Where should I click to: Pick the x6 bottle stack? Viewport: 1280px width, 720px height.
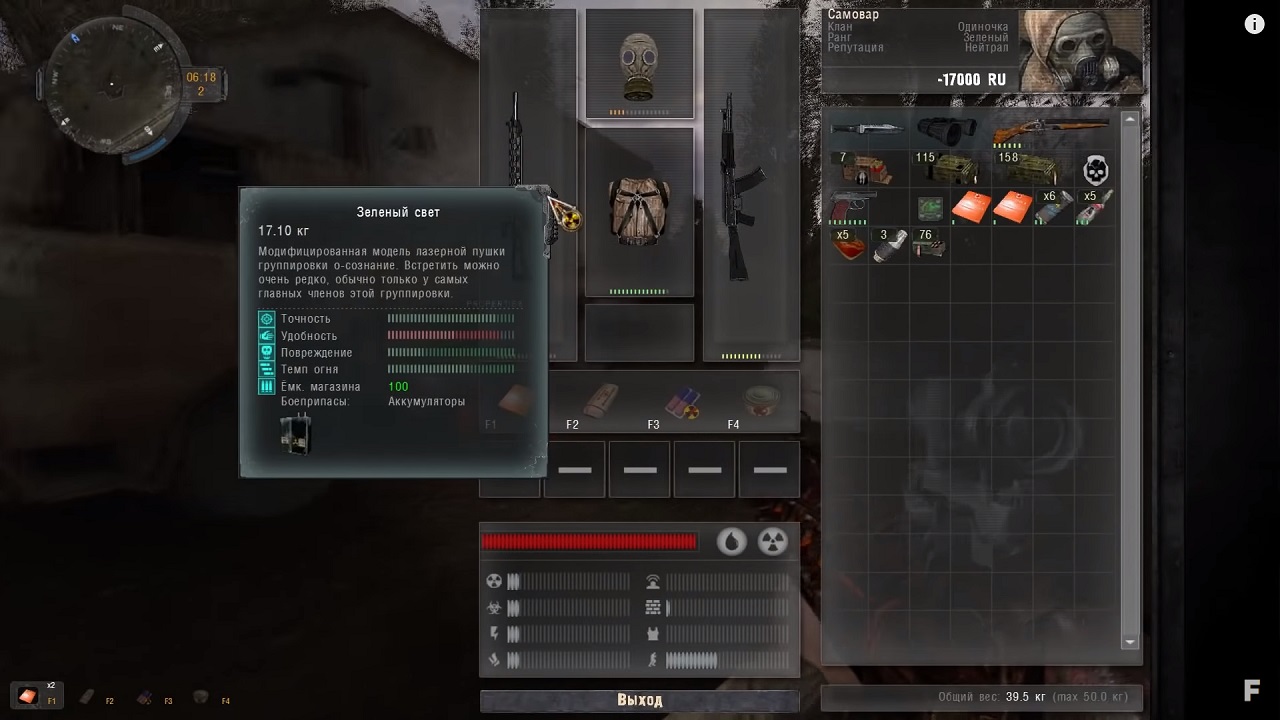pos(1053,207)
